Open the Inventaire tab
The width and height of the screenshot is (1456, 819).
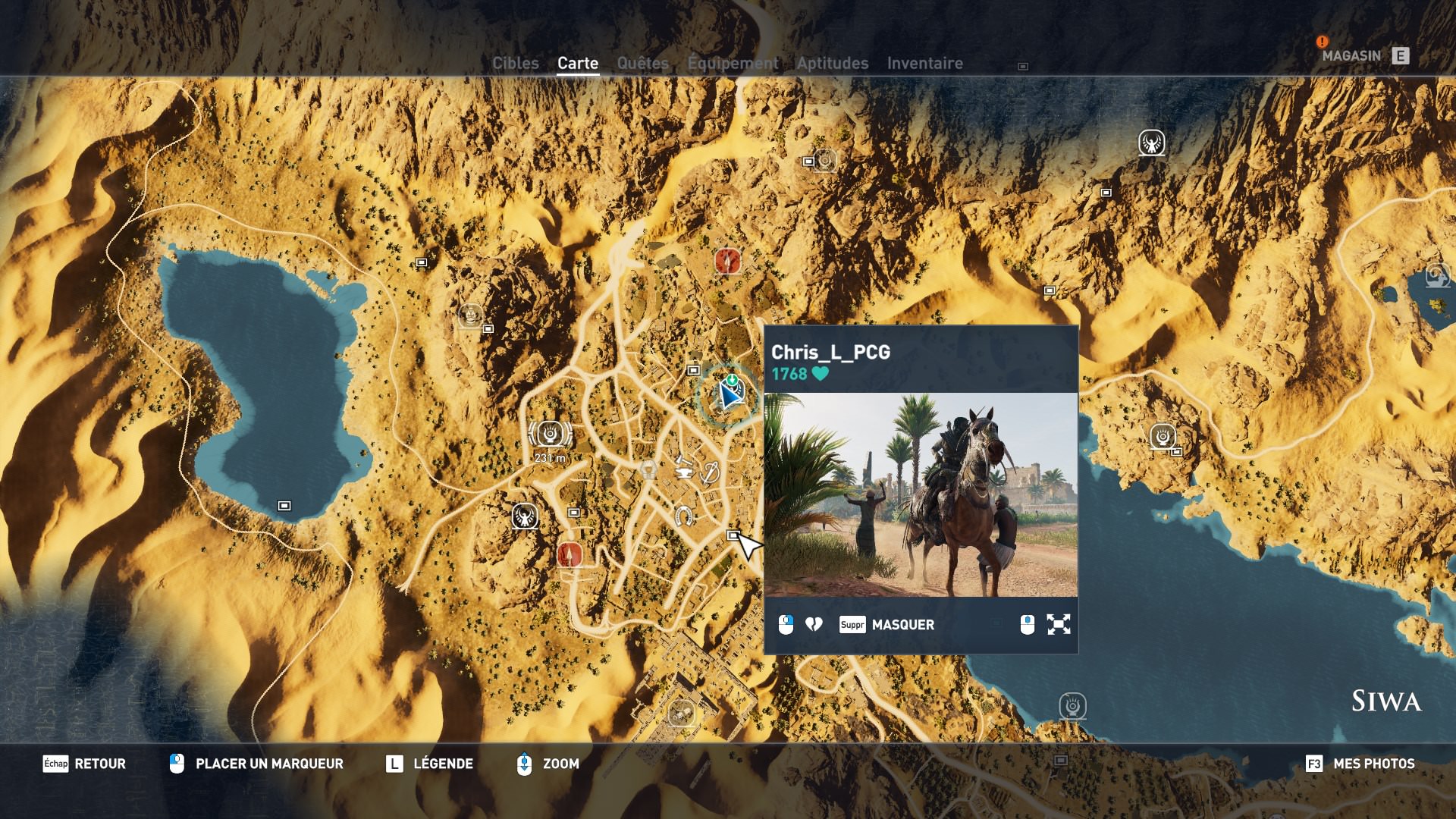click(x=925, y=64)
